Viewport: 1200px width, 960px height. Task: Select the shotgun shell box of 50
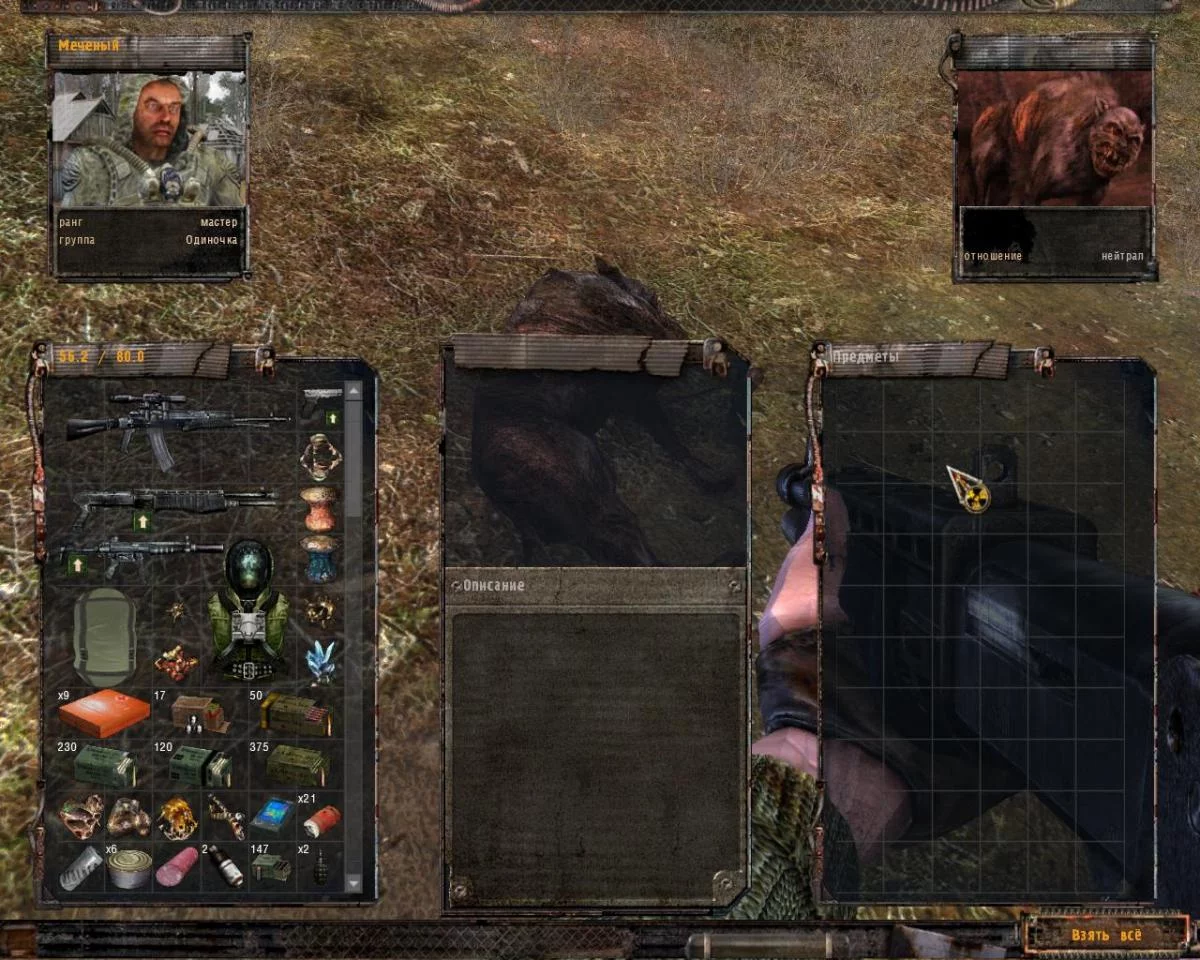coord(294,713)
